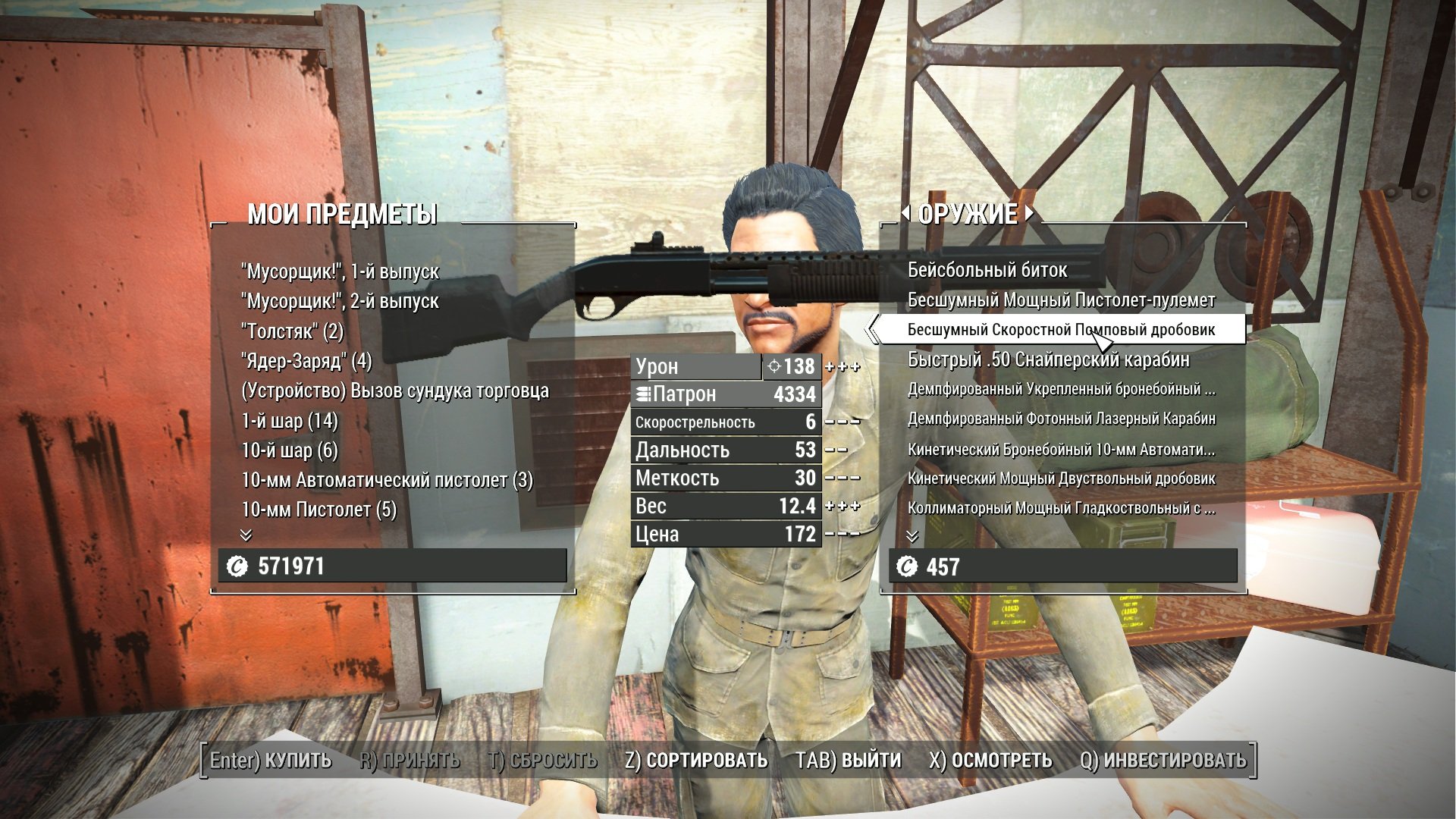Select 10-мм Пистолет (5) row
The width and height of the screenshot is (1456, 819).
(x=318, y=510)
